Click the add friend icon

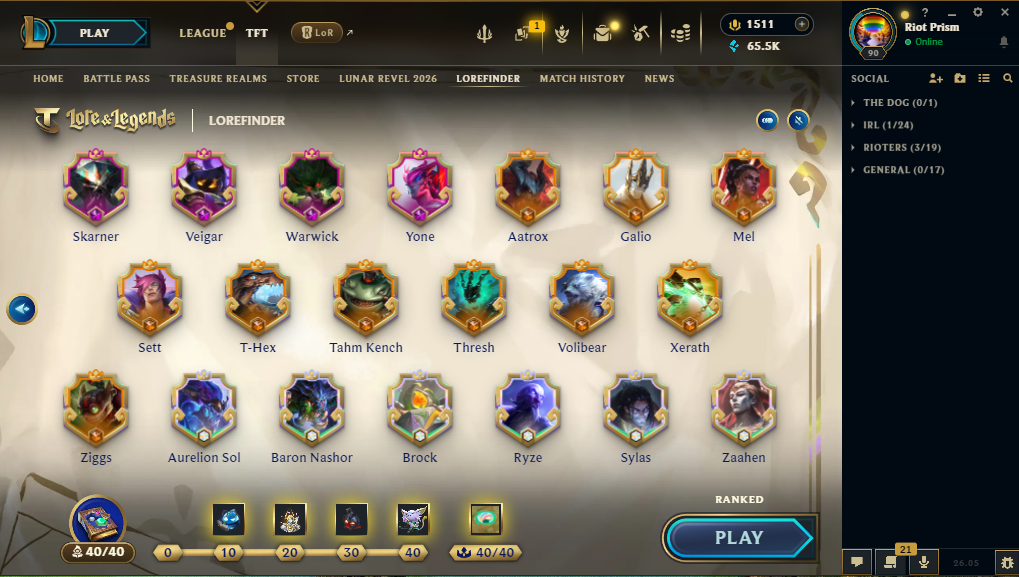point(936,78)
